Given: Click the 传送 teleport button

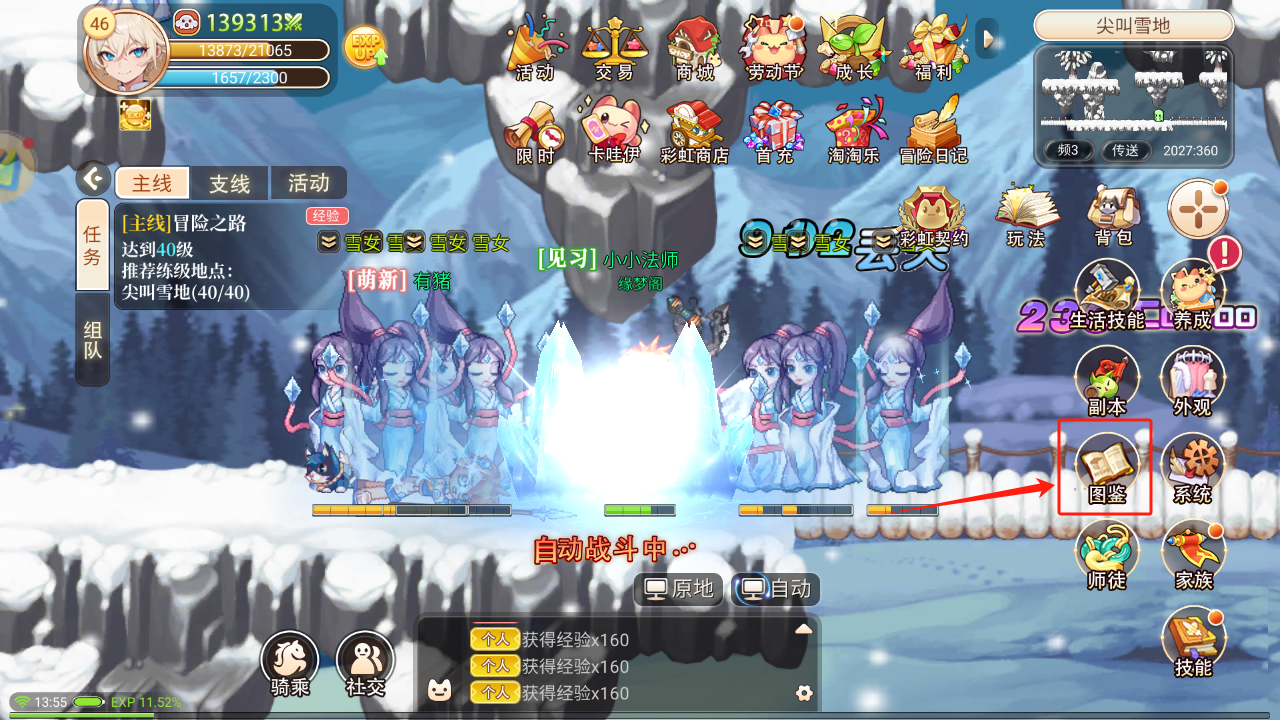Looking at the screenshot, I should coord(1126,151).
